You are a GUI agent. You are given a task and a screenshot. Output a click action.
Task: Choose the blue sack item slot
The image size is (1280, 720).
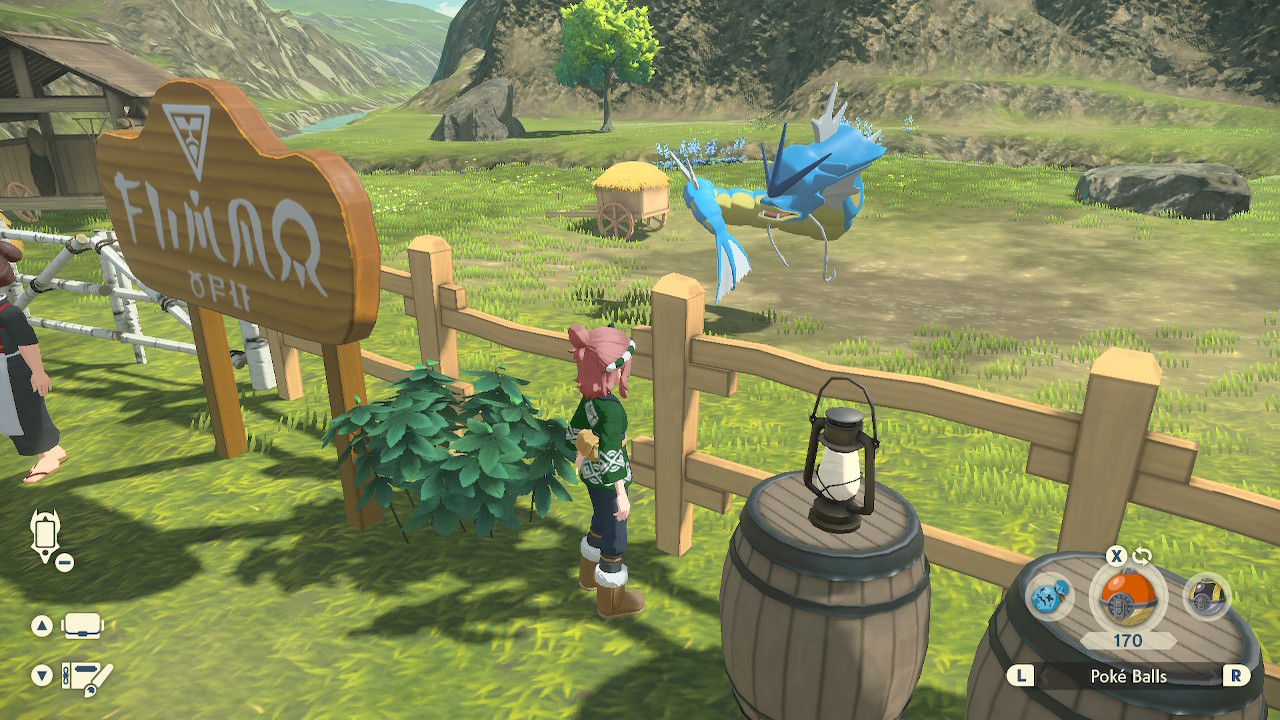click(1051, 598)
